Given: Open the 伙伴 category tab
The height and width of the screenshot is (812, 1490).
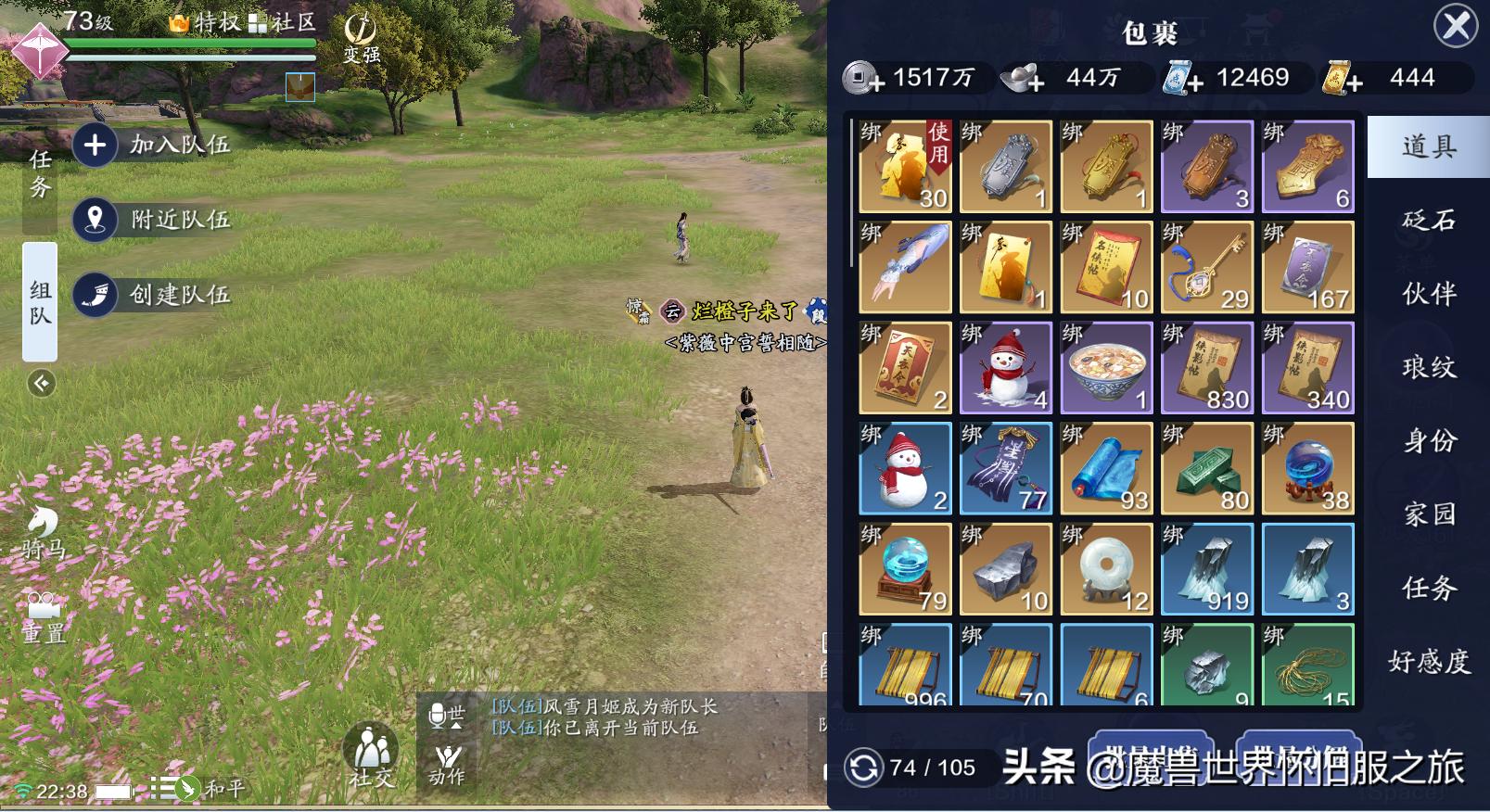Looking at the screenshot, I should [x=1428, y=294].
